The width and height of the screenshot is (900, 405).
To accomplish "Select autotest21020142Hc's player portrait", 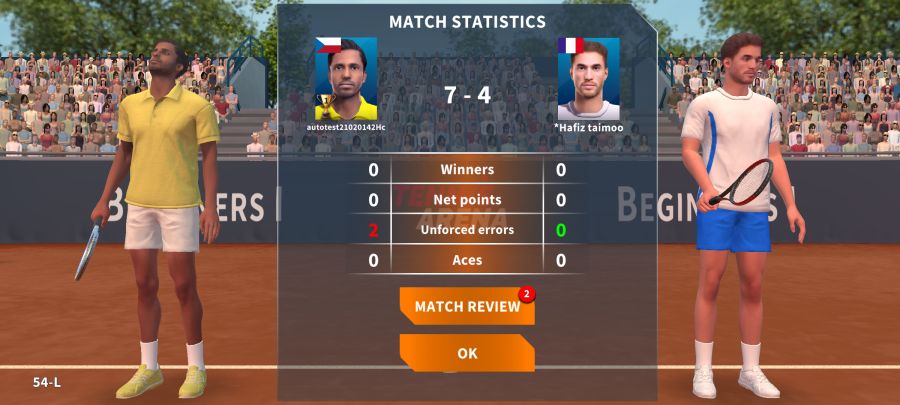I will coord(346,80).
